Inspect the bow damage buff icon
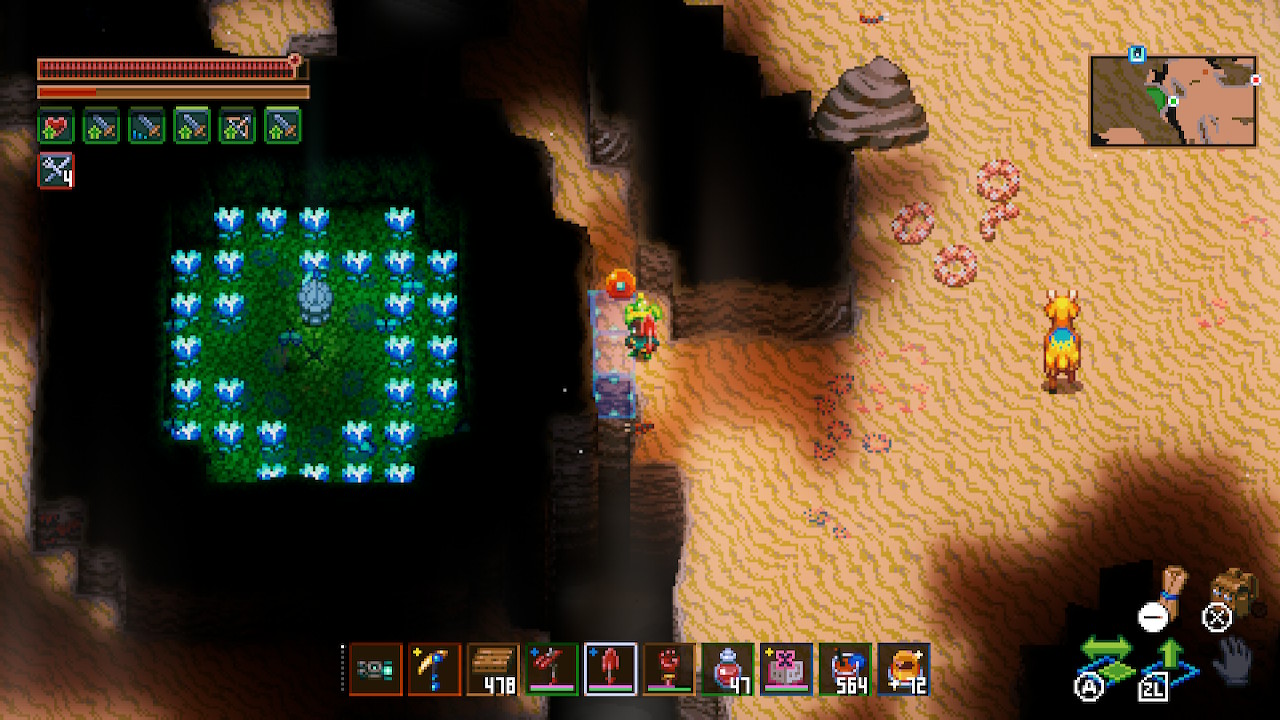 (x=237, y=126)
